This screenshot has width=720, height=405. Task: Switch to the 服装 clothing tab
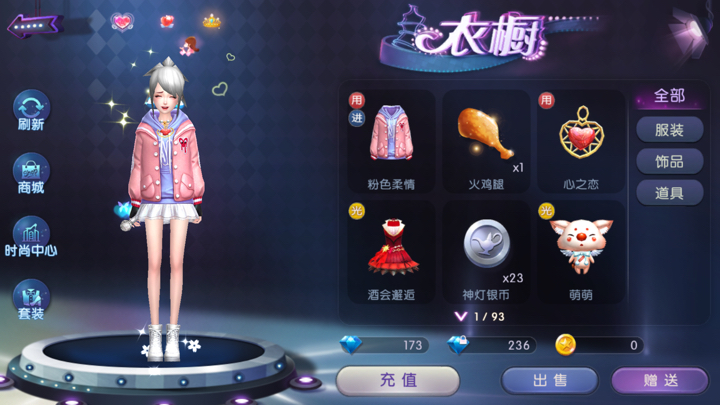pos(670,130)
